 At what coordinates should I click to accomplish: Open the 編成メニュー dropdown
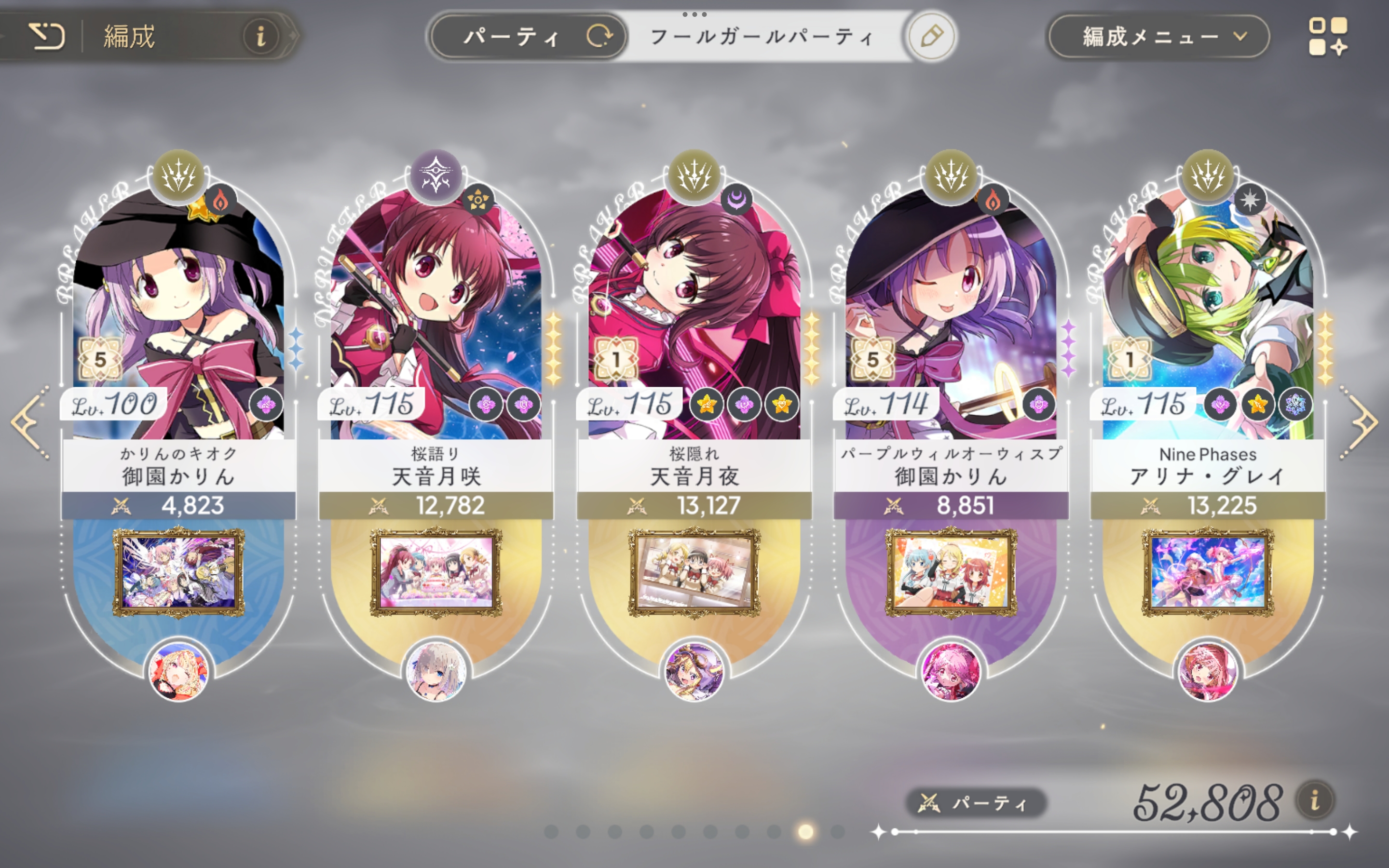tap(1158, 37)
